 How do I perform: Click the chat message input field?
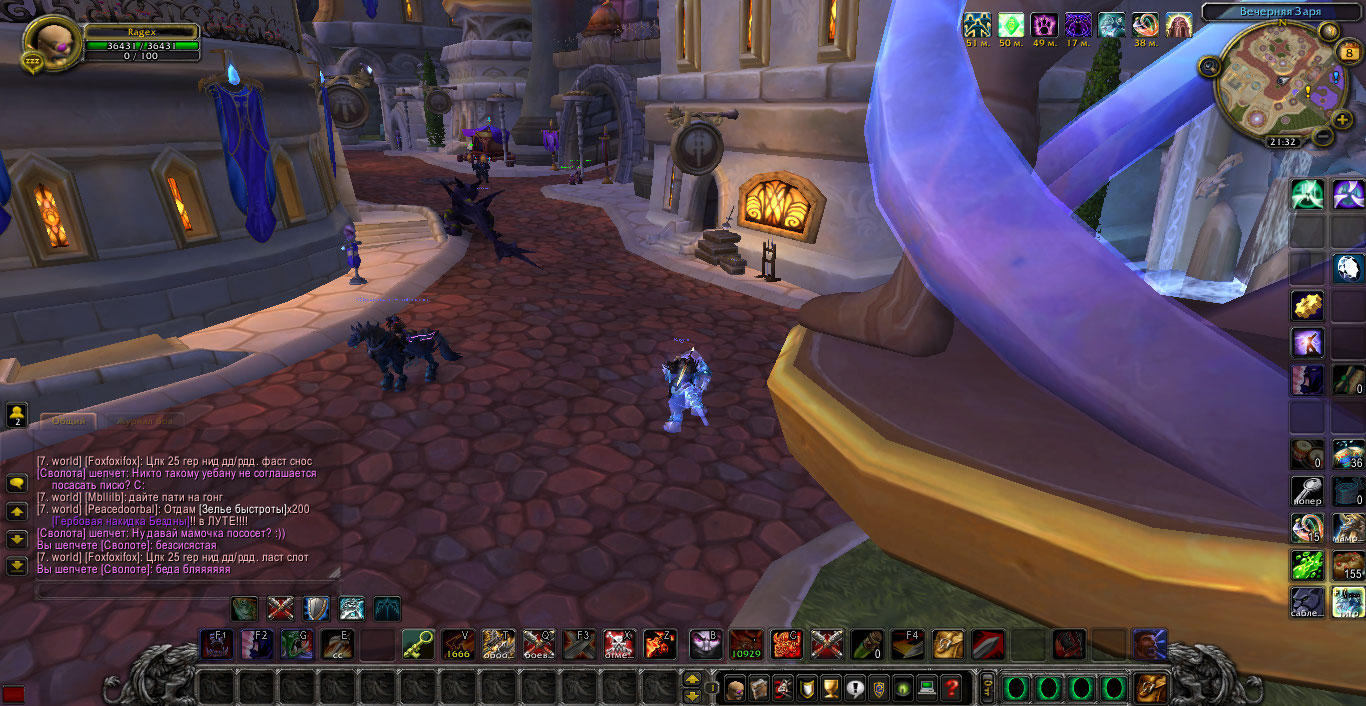pos(188,591)
